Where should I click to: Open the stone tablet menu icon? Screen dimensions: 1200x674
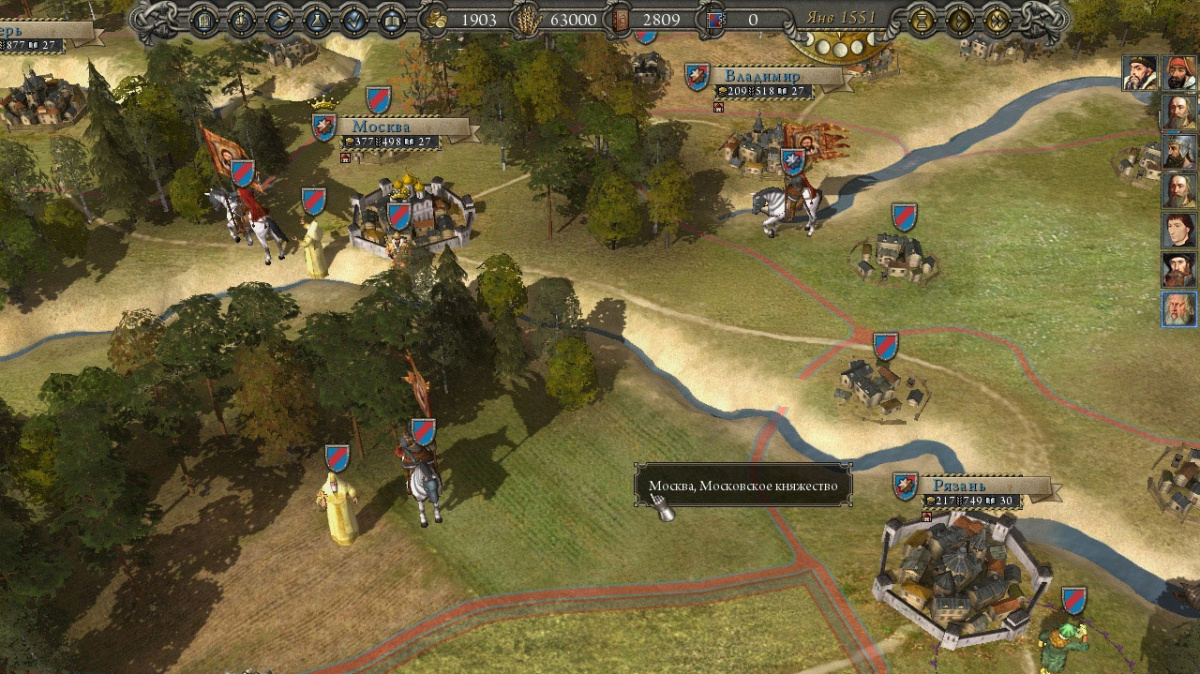[204, 19]
